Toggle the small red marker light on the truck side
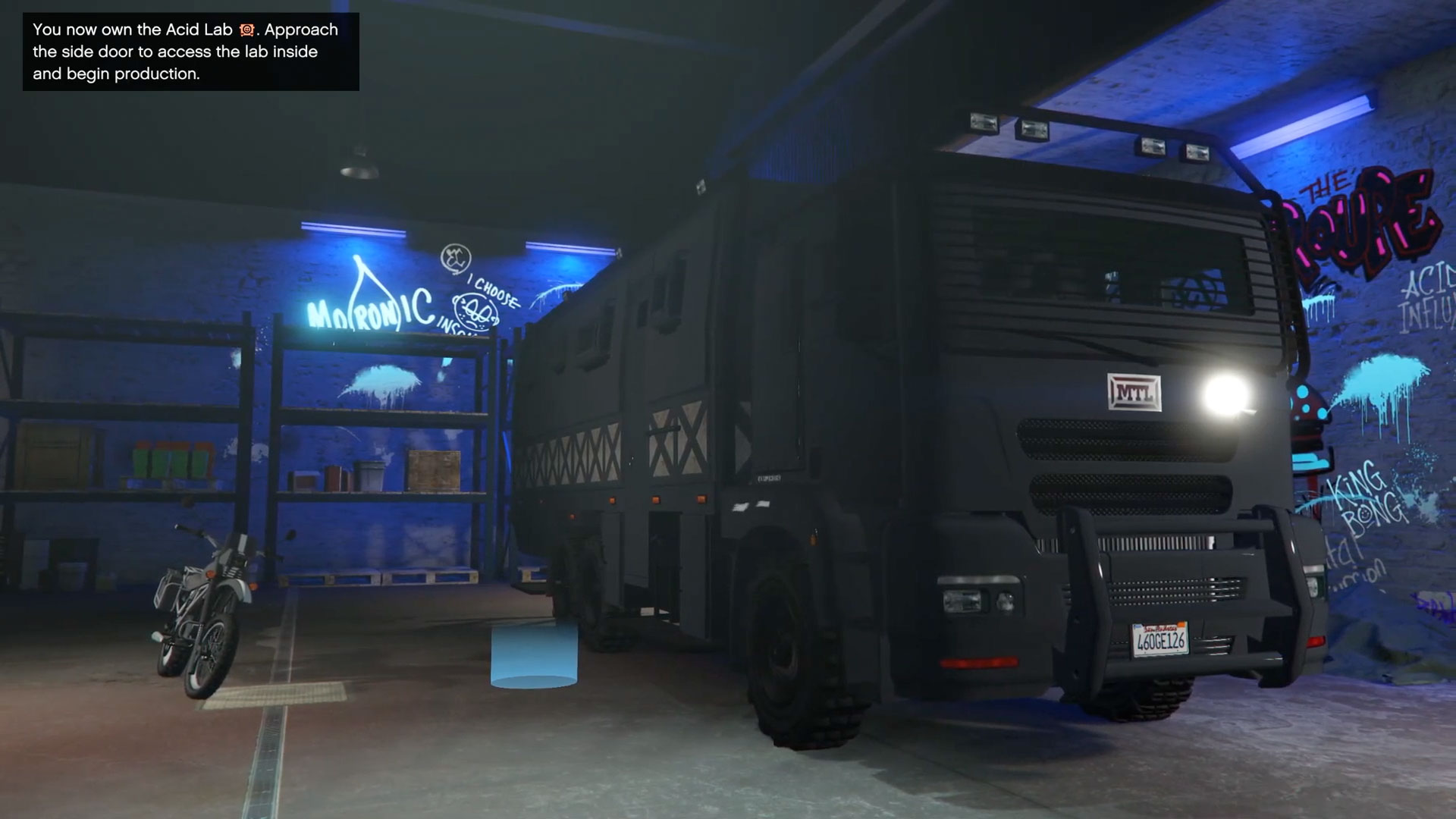 [655, 499]
